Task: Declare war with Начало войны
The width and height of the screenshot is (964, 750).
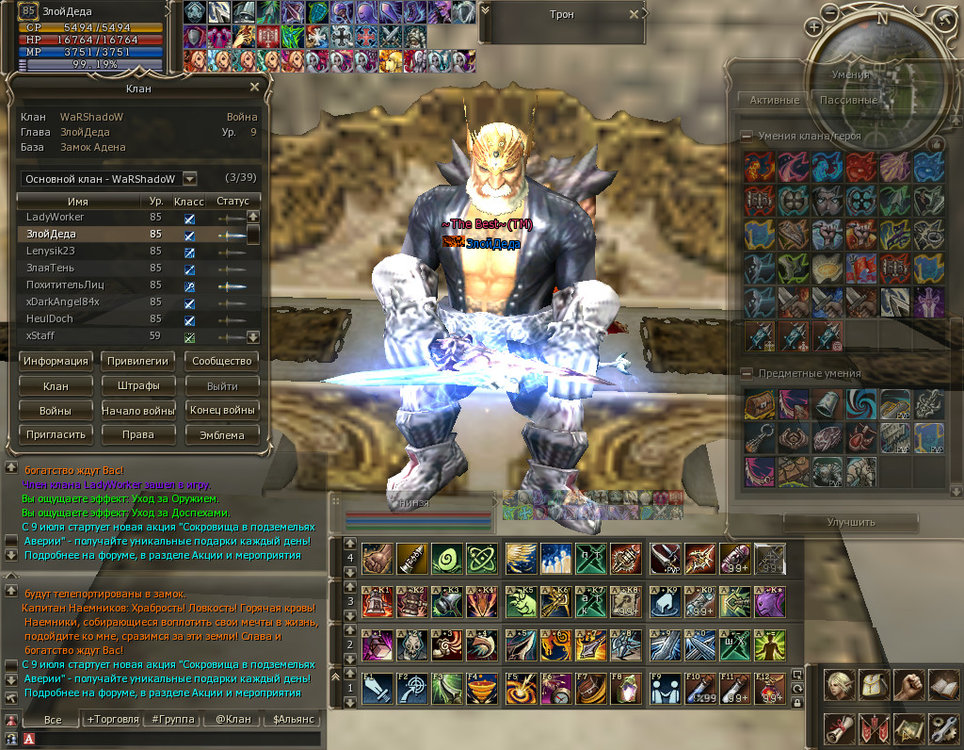Action: click(x=138, y=410)
